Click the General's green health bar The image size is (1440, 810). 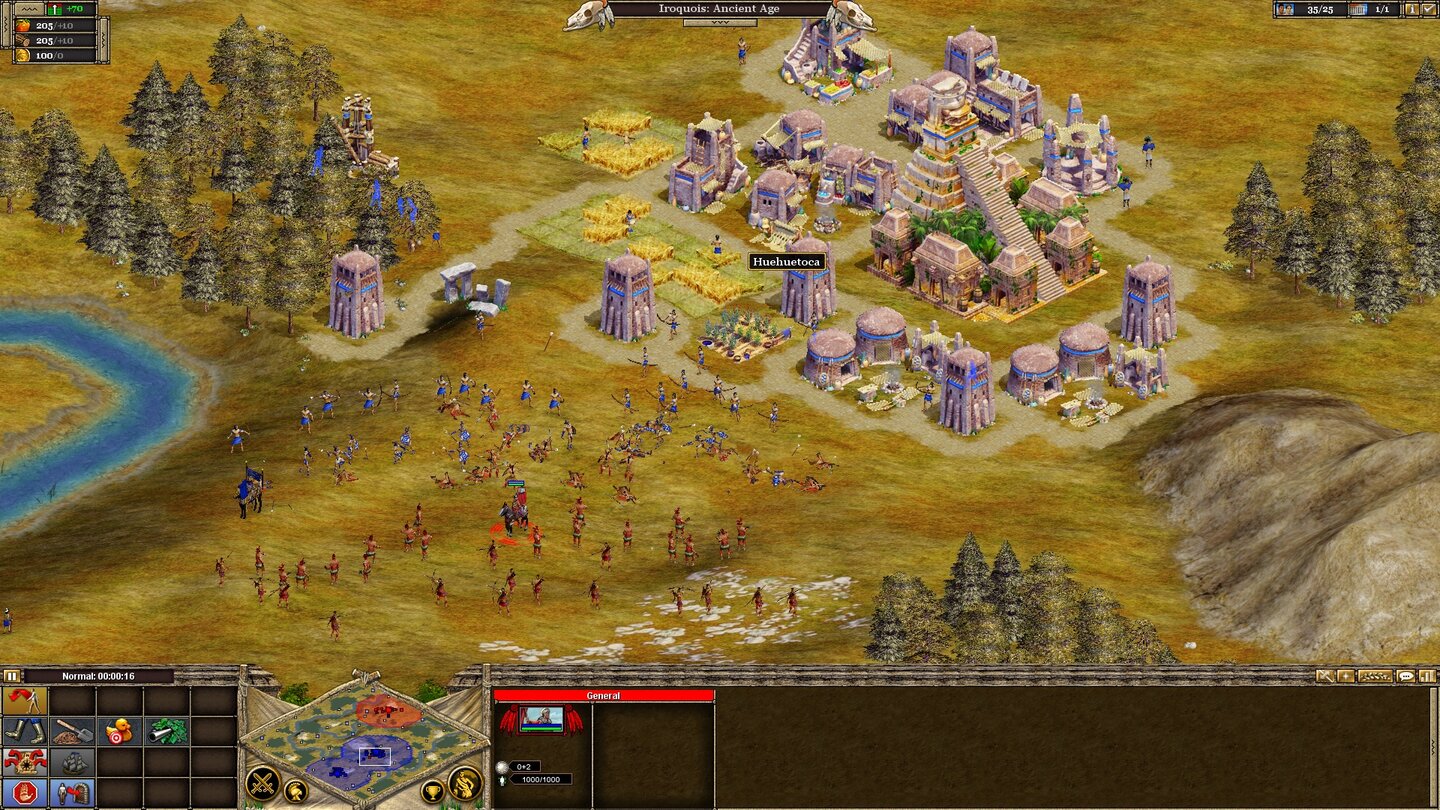coord(541,729)
